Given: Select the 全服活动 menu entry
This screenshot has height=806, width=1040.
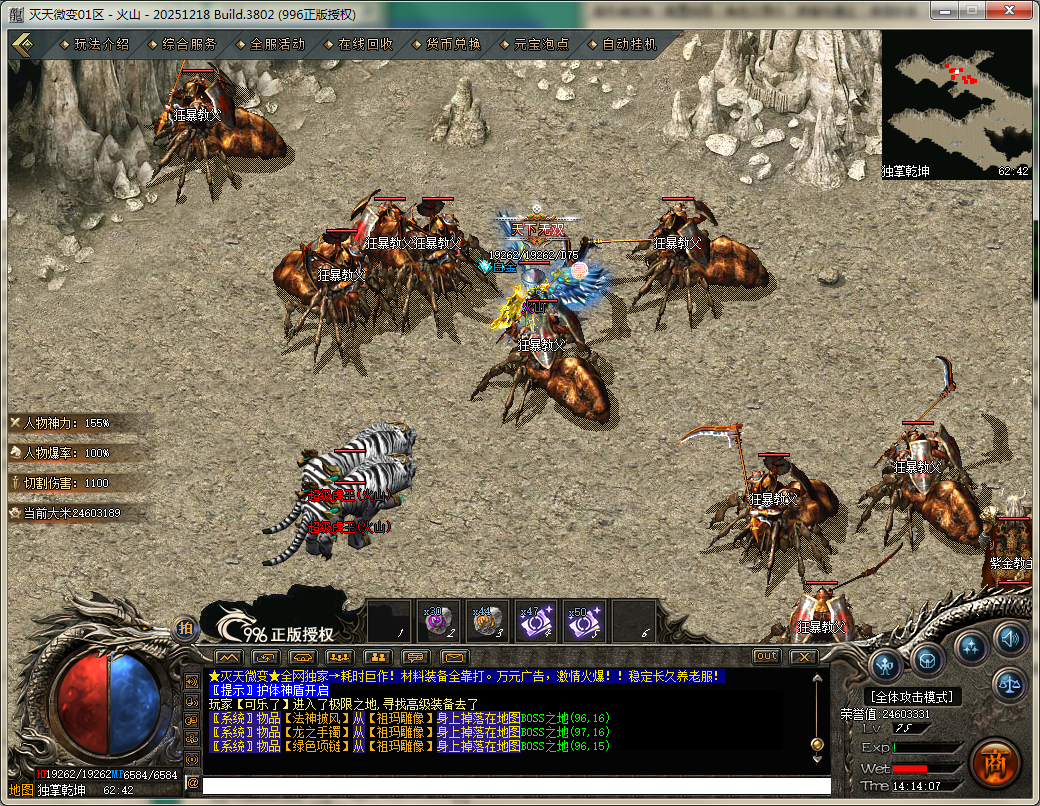Looking at the screenshot, I should pyautogui.click(x=277, y=44).
